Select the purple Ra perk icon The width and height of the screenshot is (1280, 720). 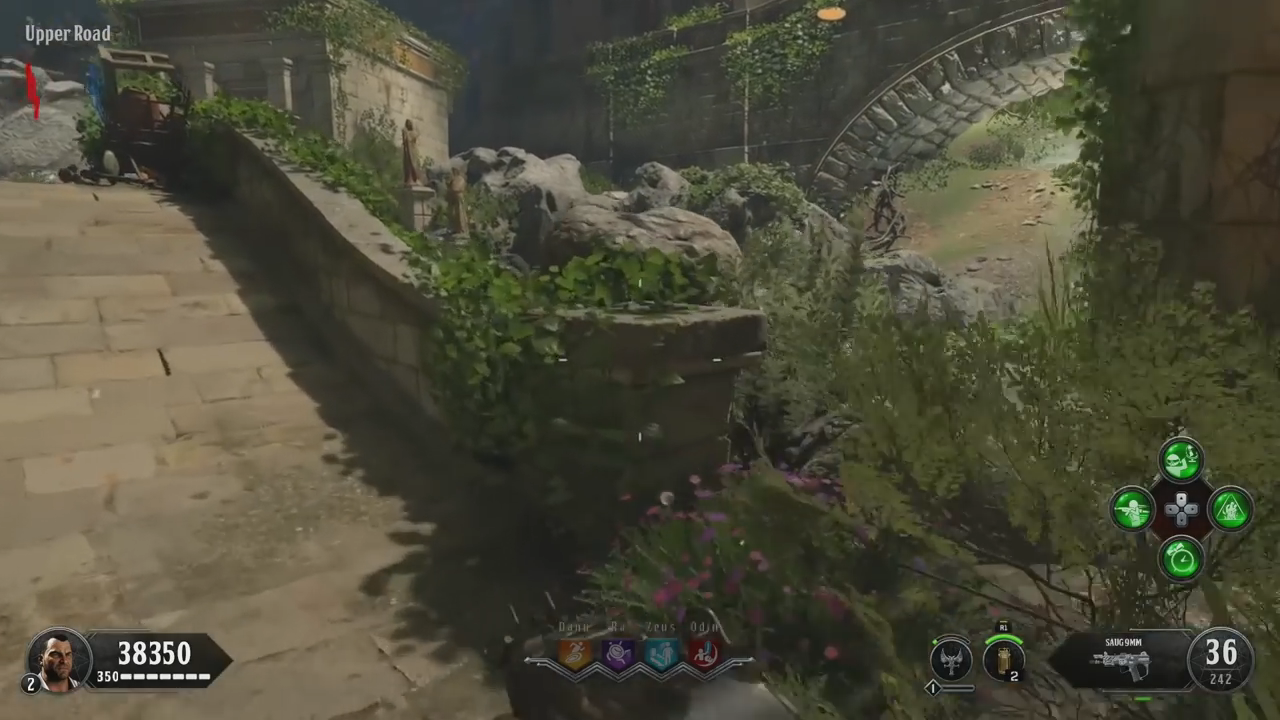[618, 654]
